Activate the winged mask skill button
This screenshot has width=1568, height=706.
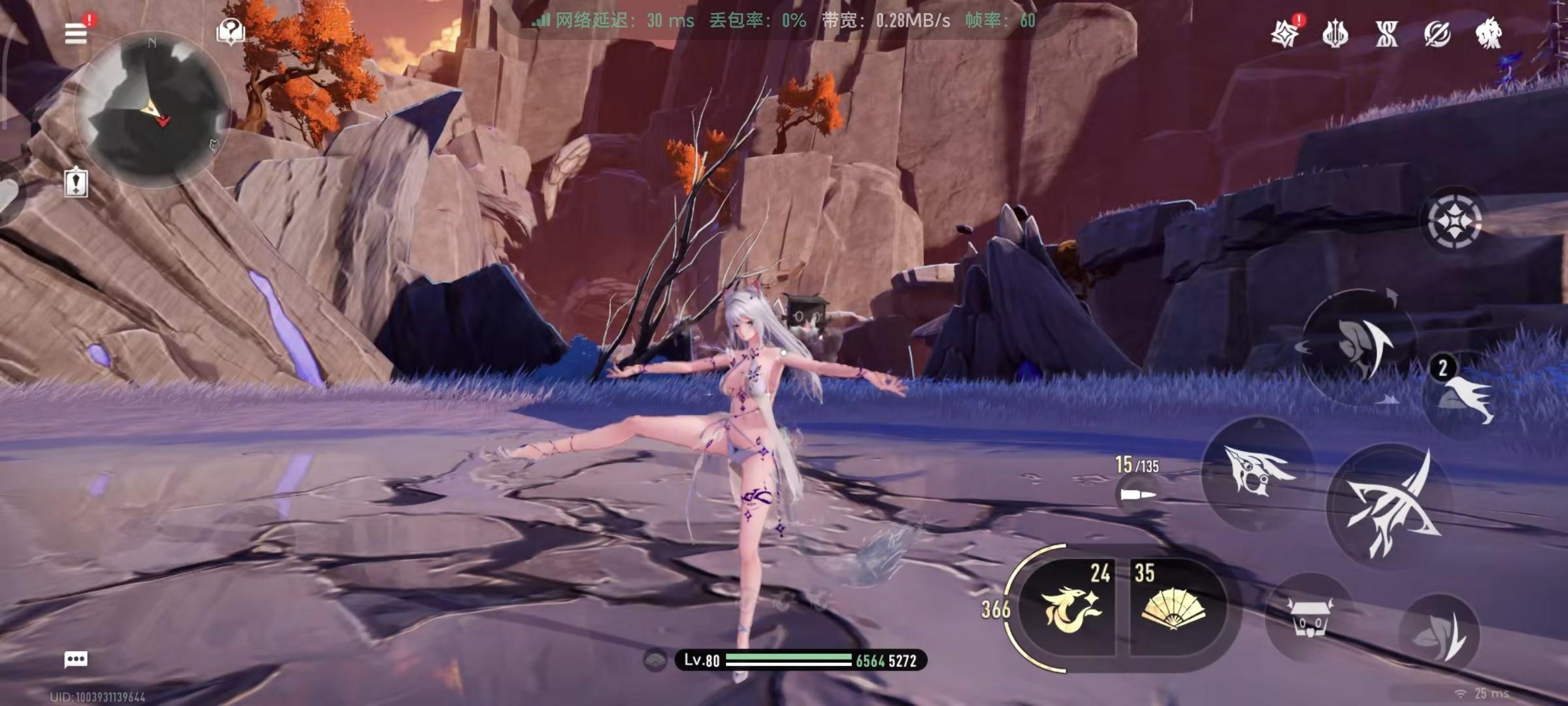coord(1258,471)
